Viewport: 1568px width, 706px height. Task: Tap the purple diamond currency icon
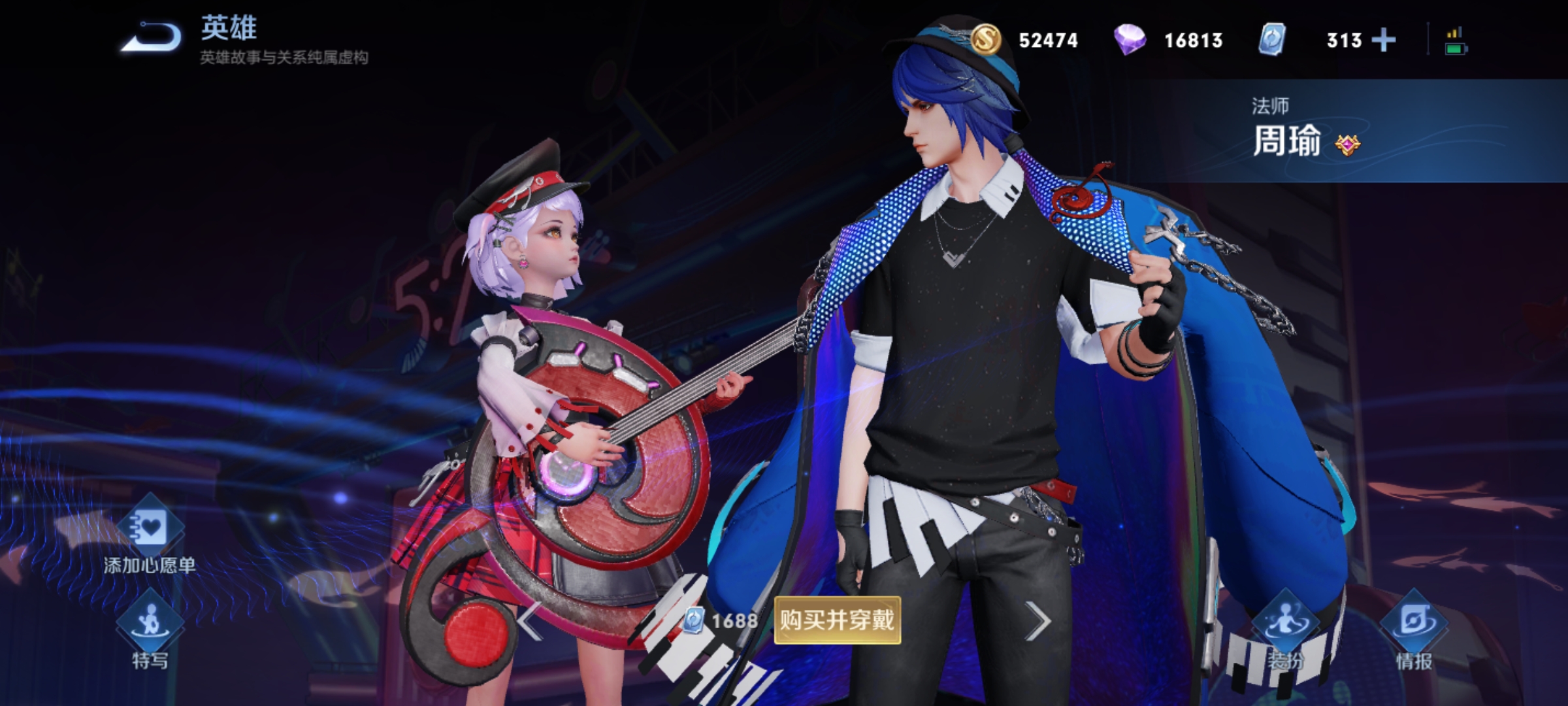(1130, 39)
